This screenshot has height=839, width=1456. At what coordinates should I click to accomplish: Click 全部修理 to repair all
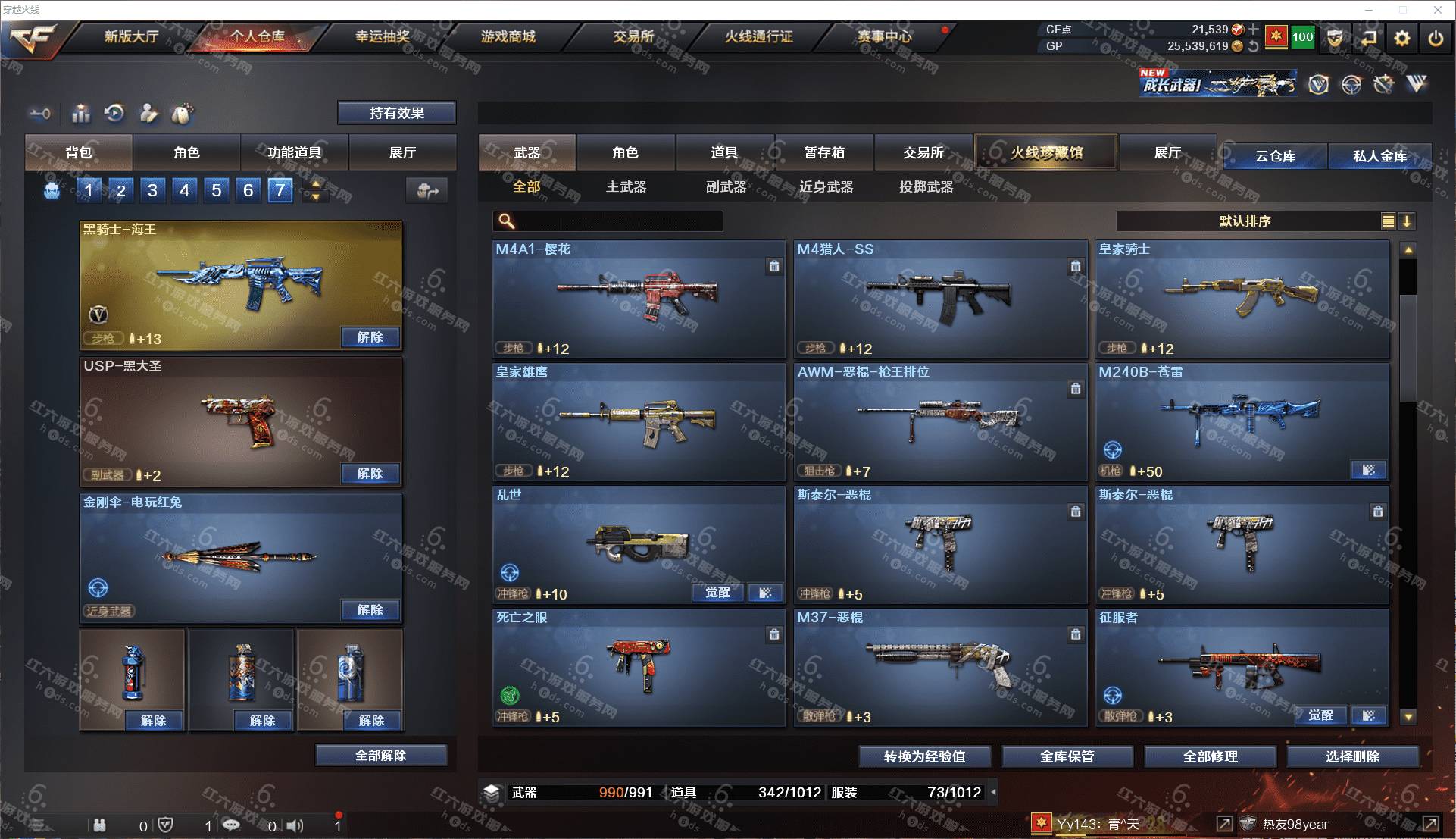click(x=1210, y=756)
